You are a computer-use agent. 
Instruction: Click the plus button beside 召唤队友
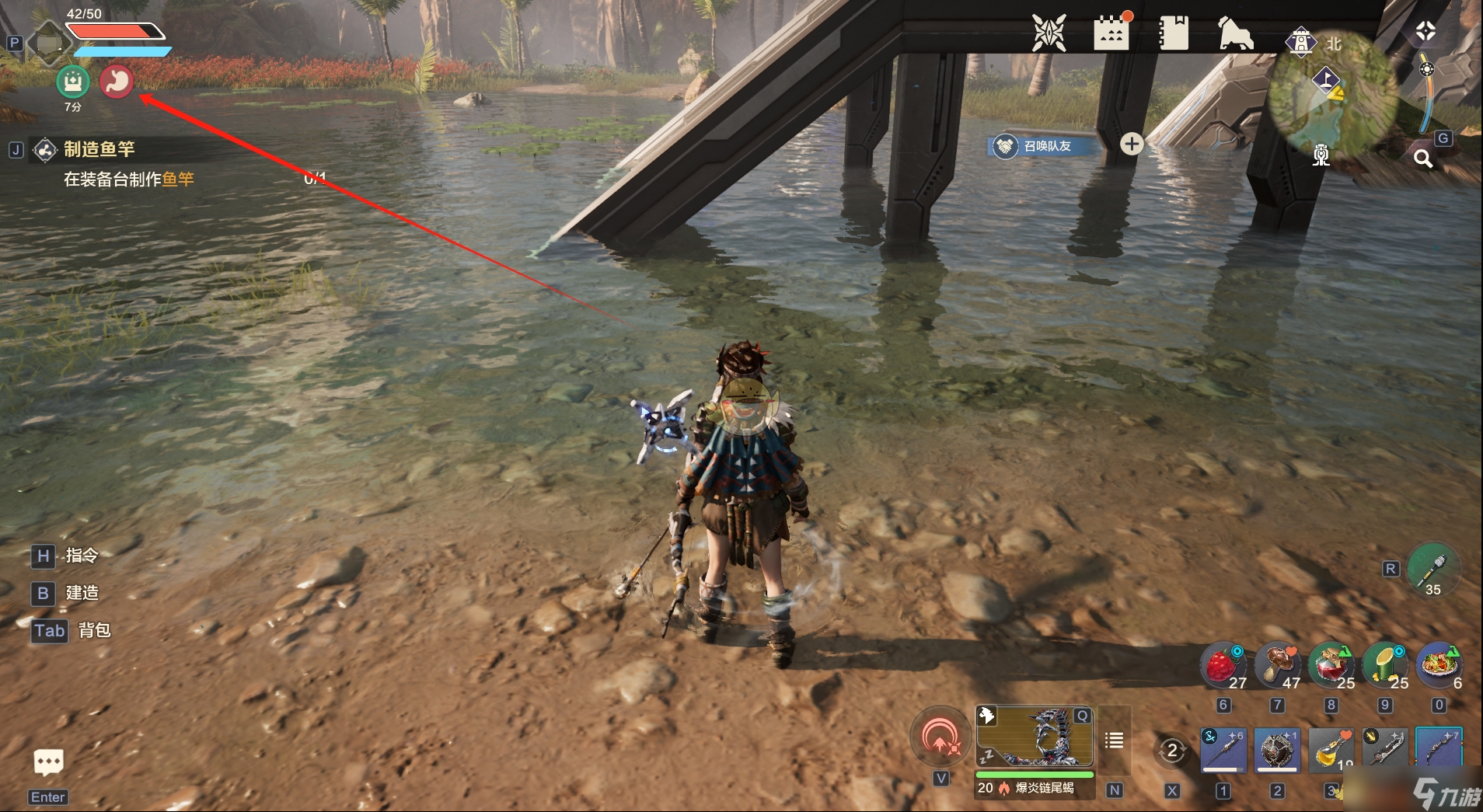coord(1131,144)
